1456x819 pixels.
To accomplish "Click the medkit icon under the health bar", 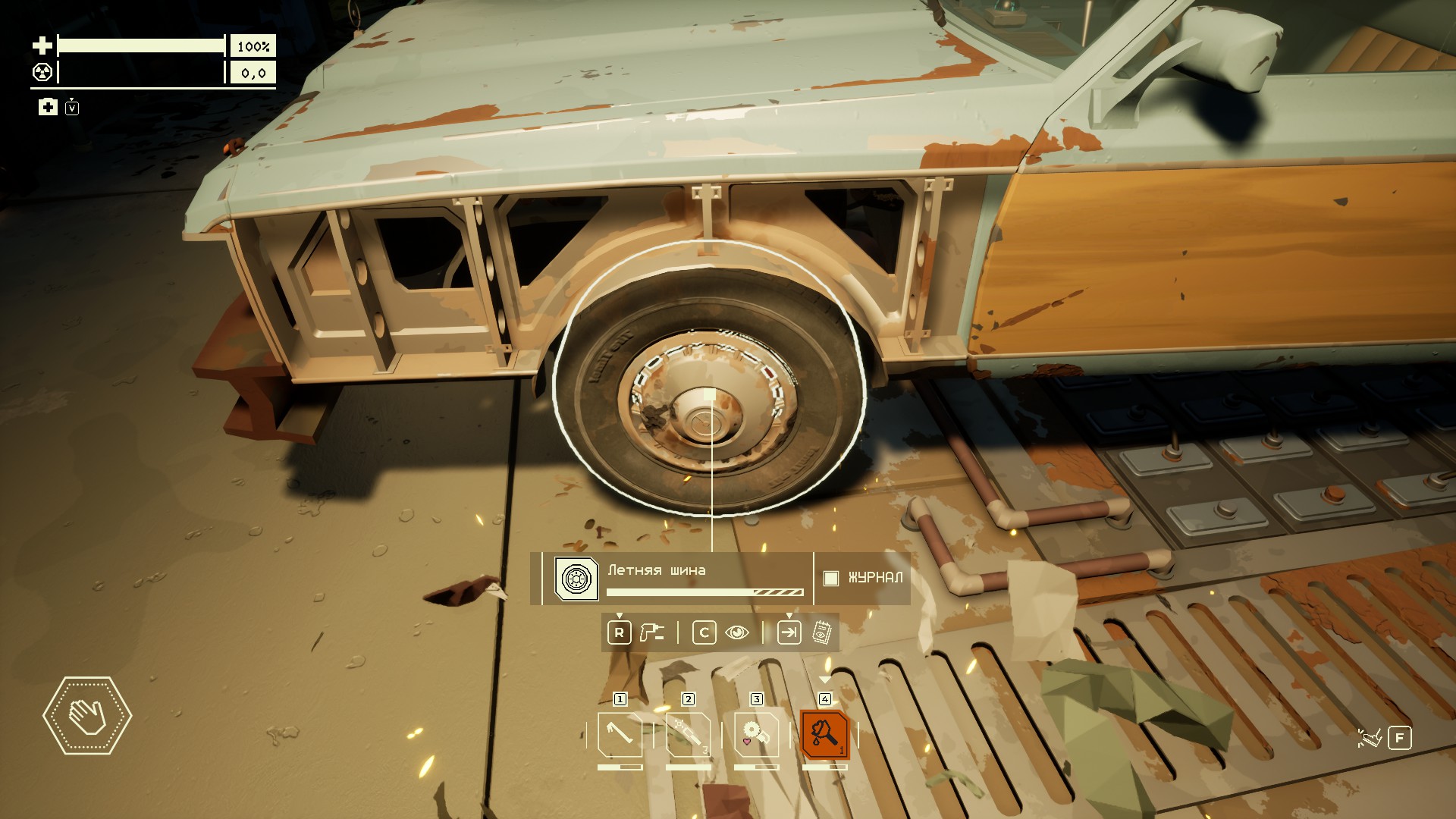I will click(48, 107).
